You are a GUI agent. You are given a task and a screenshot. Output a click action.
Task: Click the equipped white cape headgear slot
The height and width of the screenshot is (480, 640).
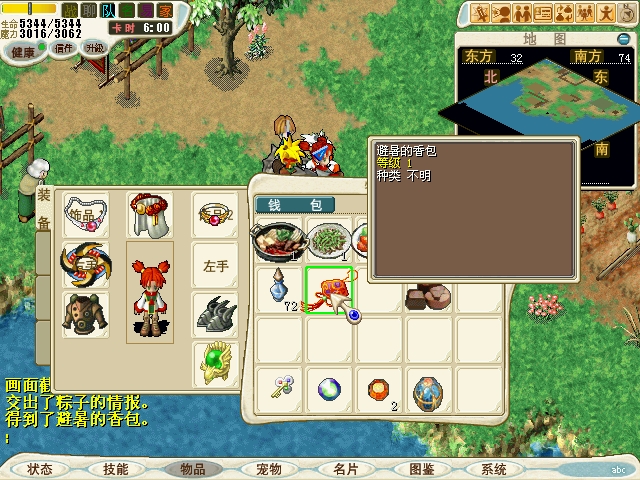click(x=148, y=215)
